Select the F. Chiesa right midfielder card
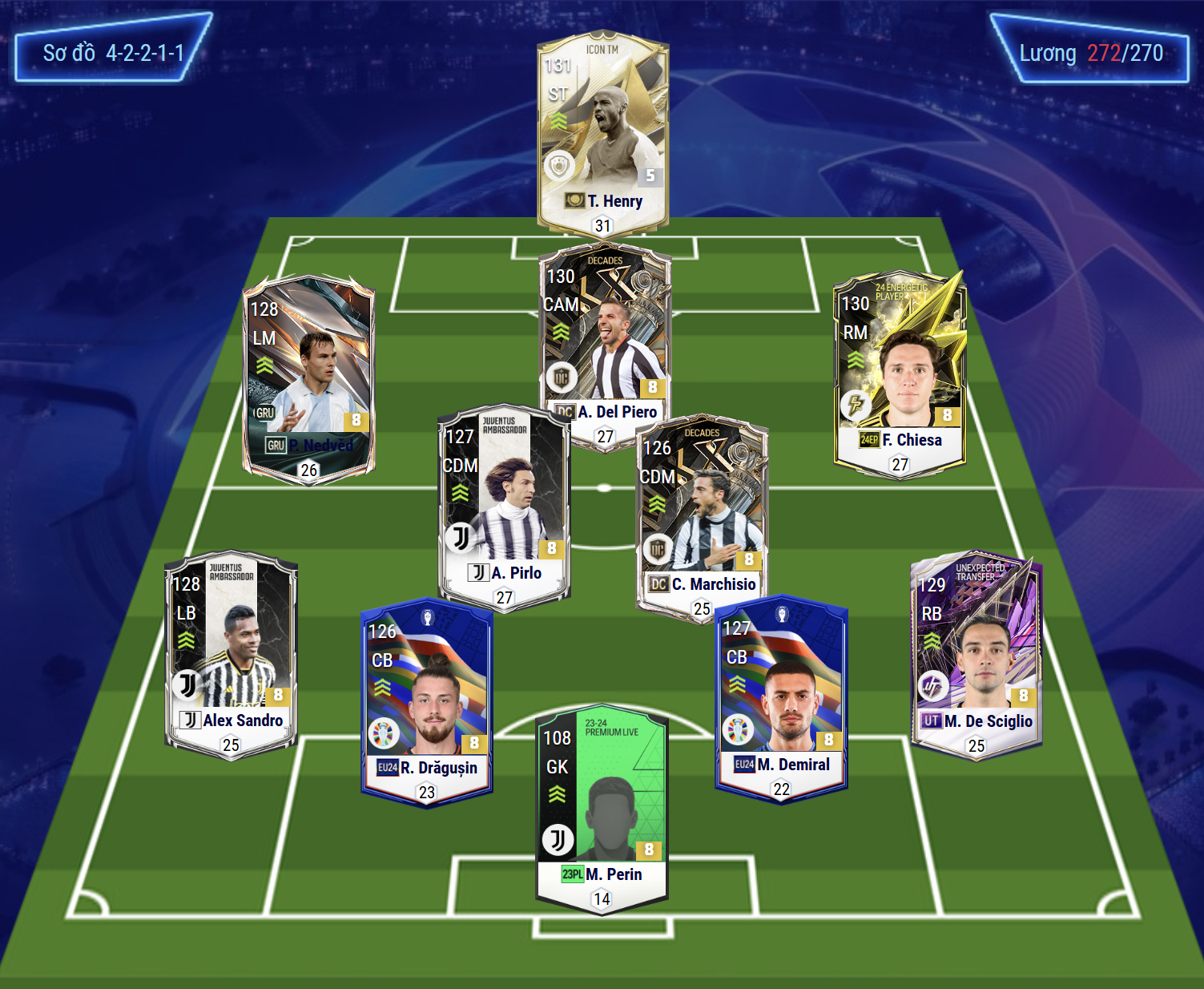This screenshot has height=989, width=1204. [900, 373]
